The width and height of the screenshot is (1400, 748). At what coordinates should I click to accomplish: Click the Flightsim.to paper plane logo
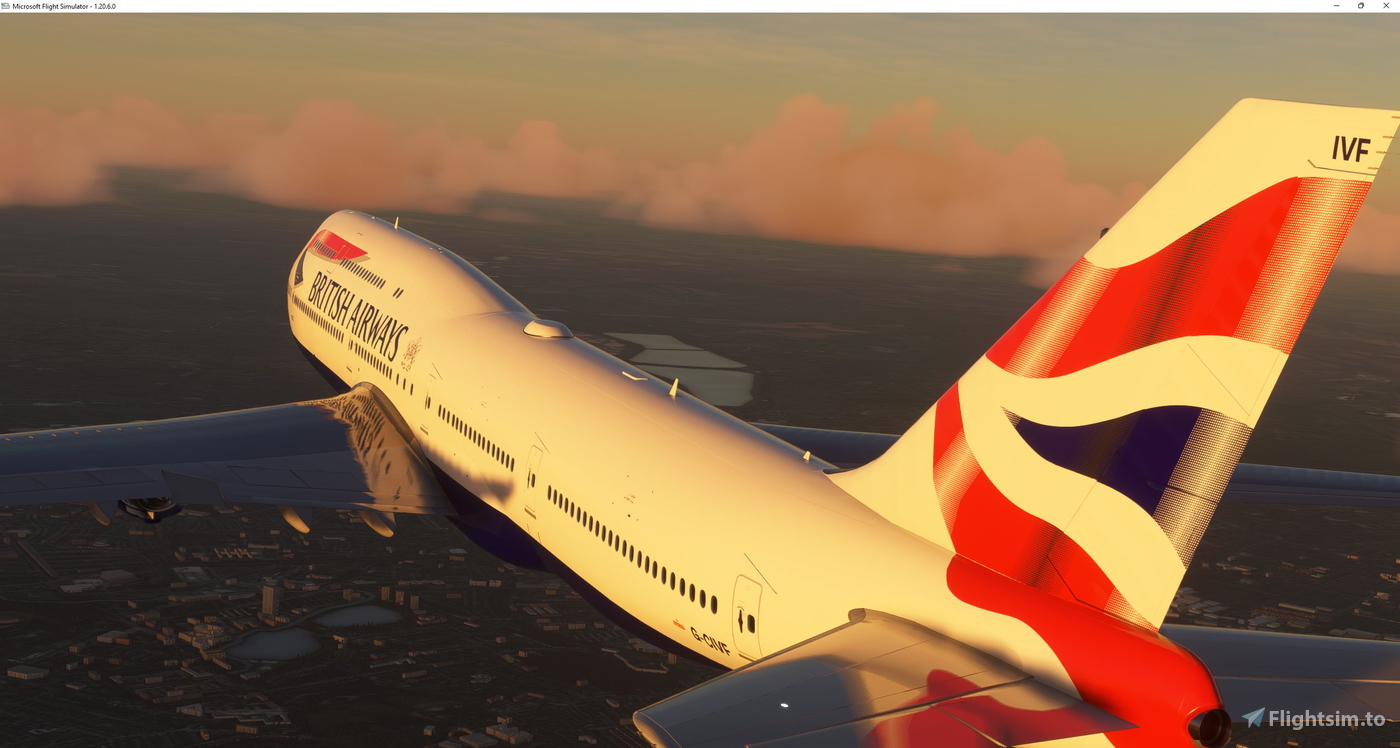click(x=1253, y=716)
